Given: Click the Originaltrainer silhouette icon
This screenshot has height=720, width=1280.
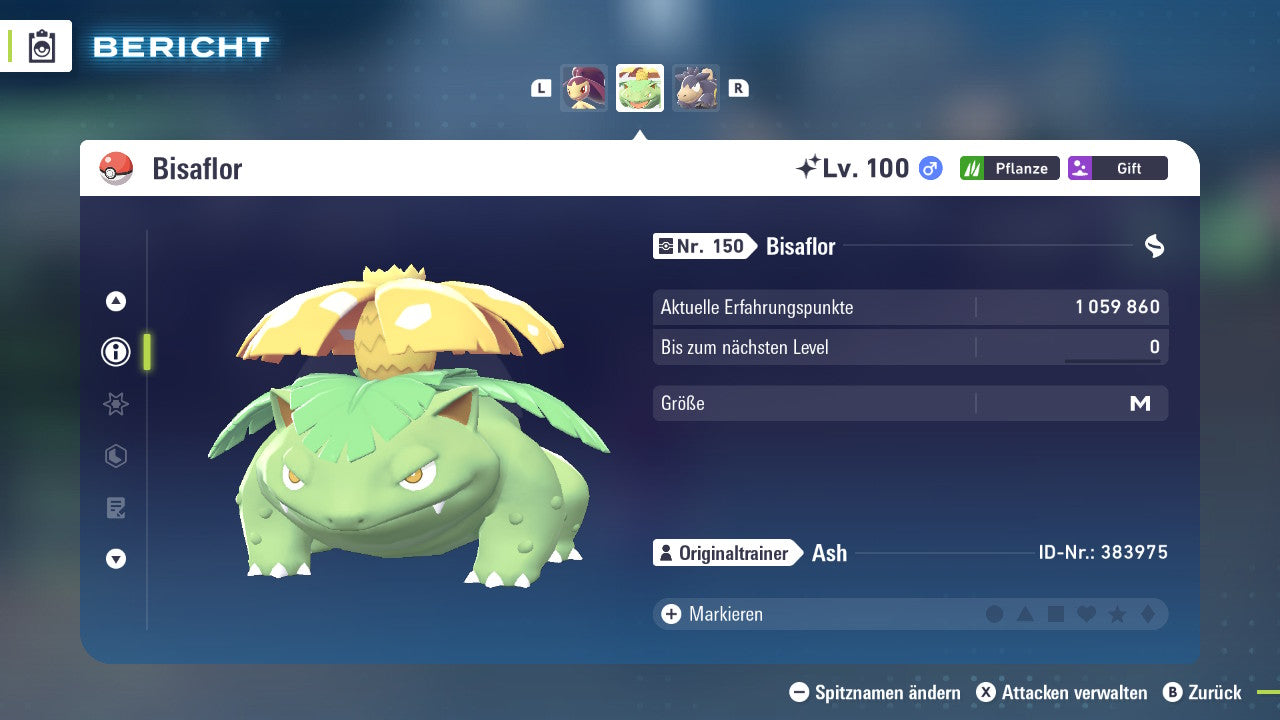Looking at the screenshot, I should [x=666, y=552].
